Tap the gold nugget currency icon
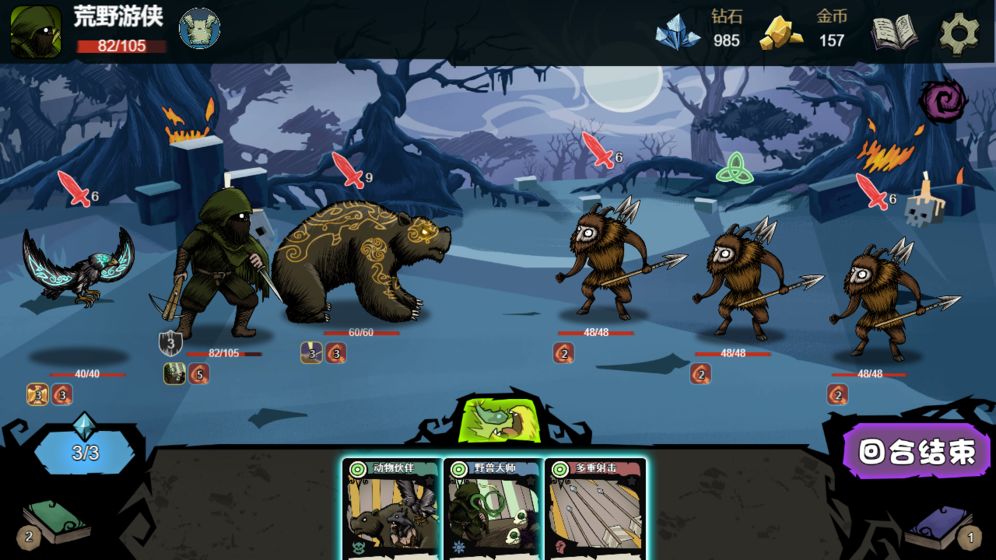996x560 pixels. click(x=782, y=32)
